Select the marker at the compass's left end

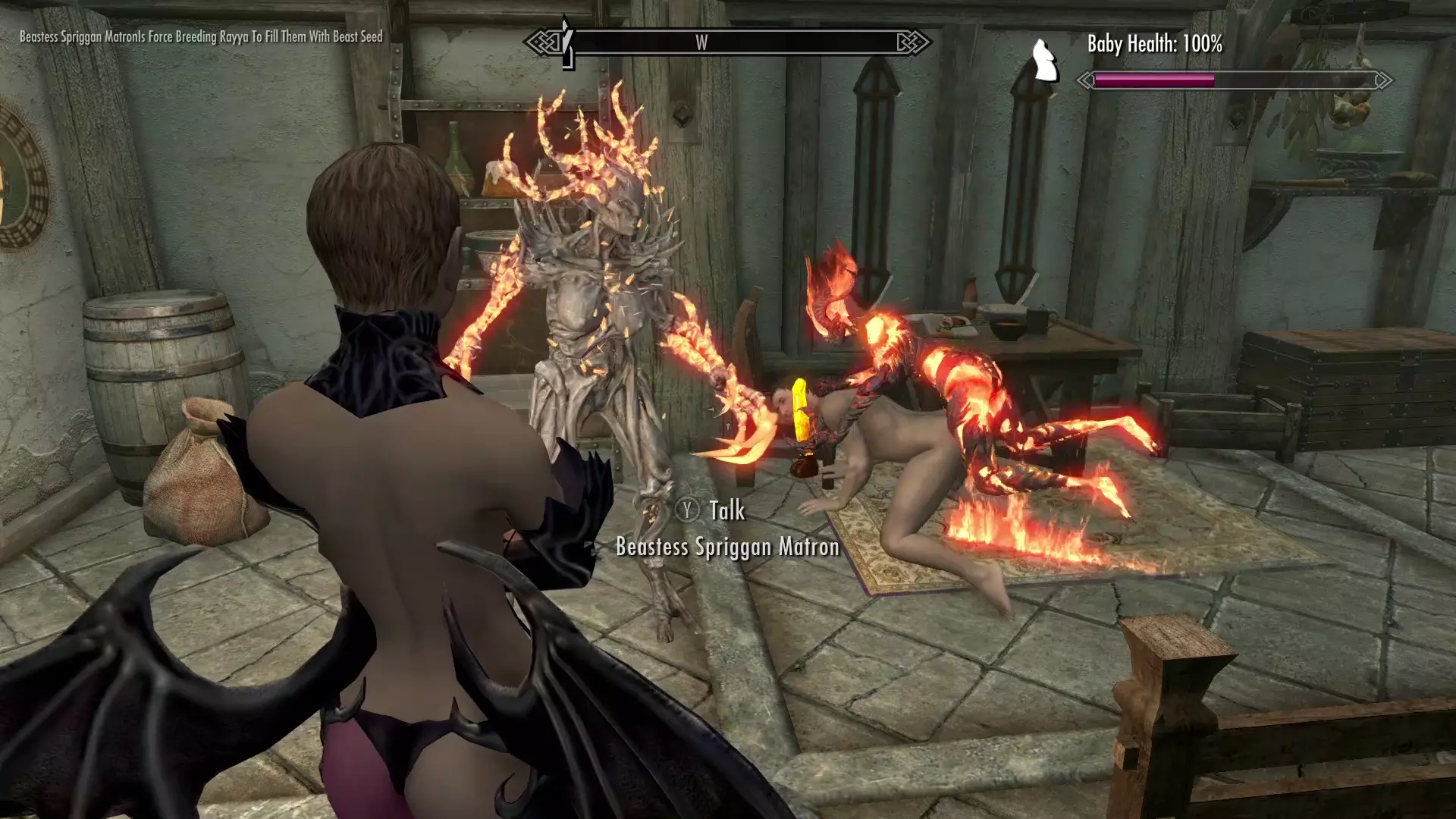[x=566, y=42]
